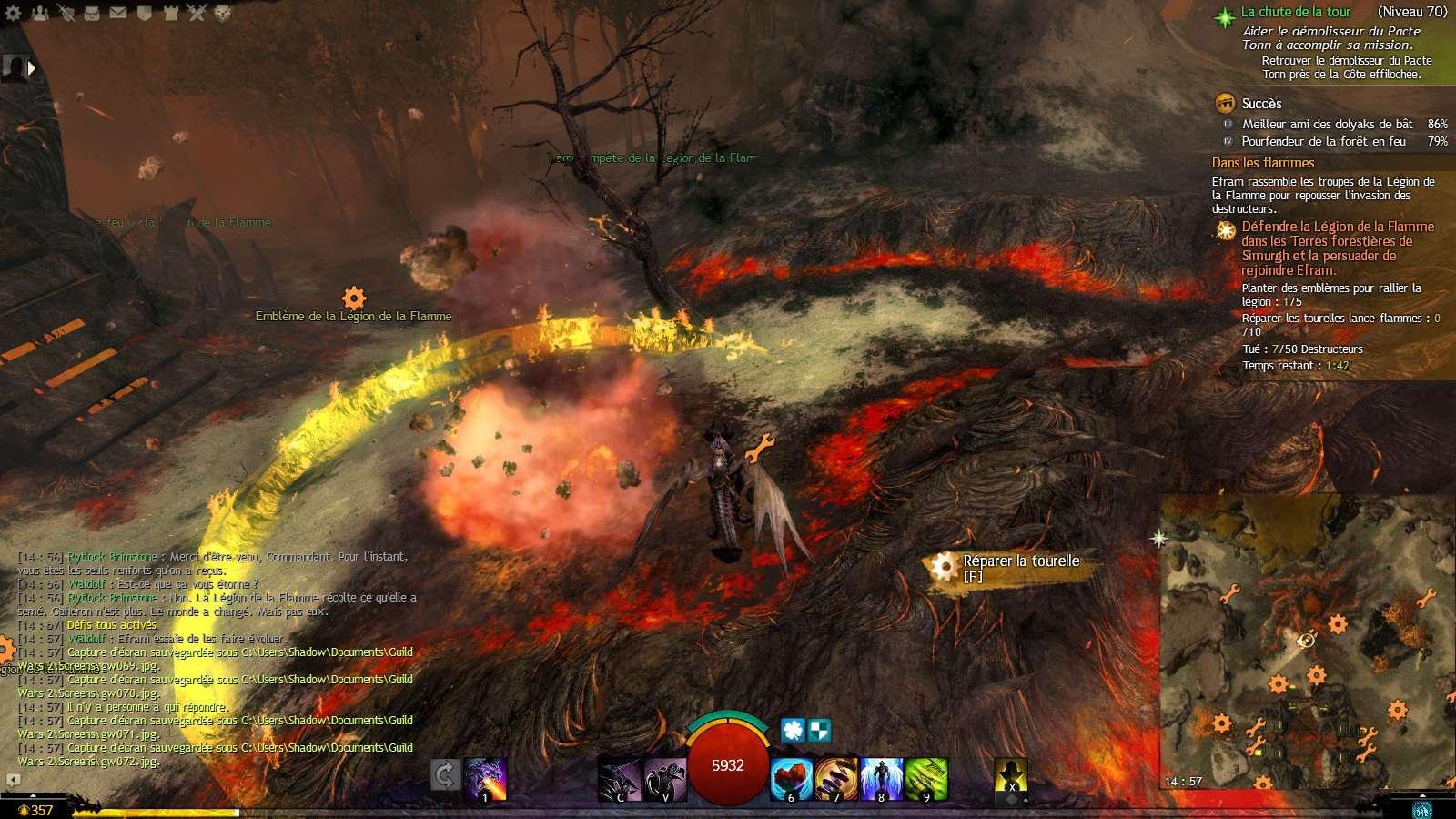
Task: Open the mail envelope icon
Action: 118,13
